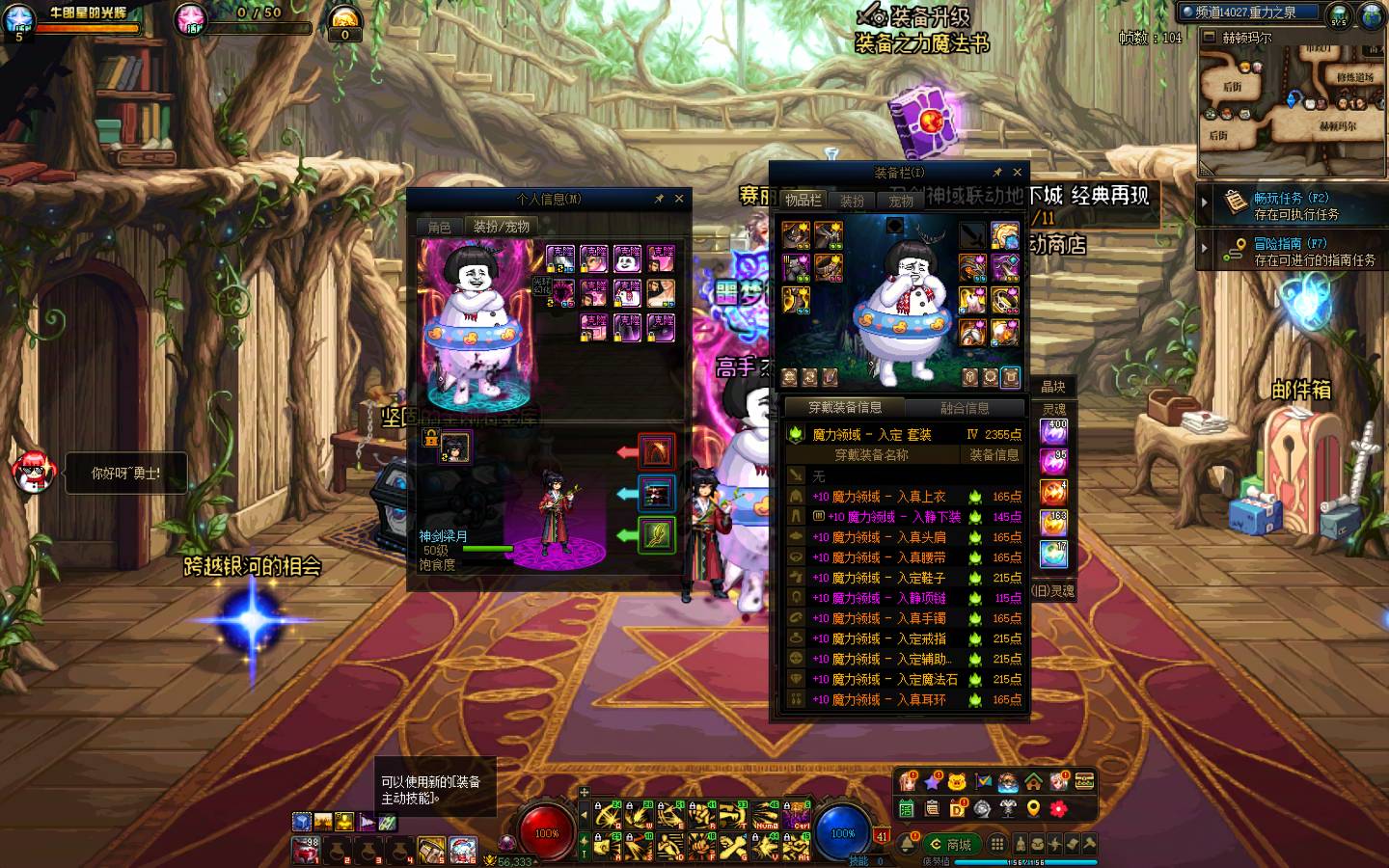This screenshot has width=1389, height=868.
Task: Click the red pet skill icon with red arrow
Action: (657, 452)
